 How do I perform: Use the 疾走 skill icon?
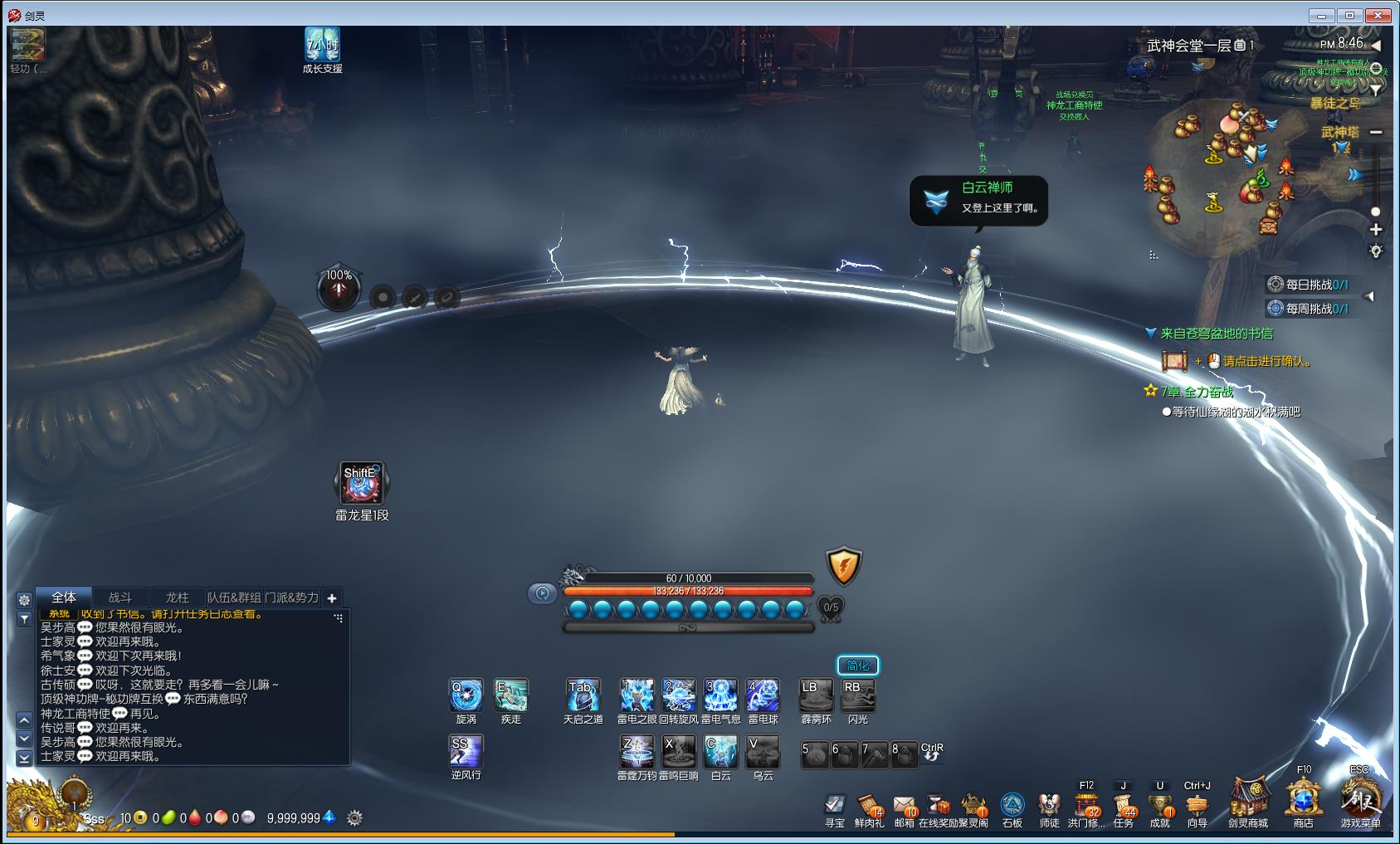(511, 695)
